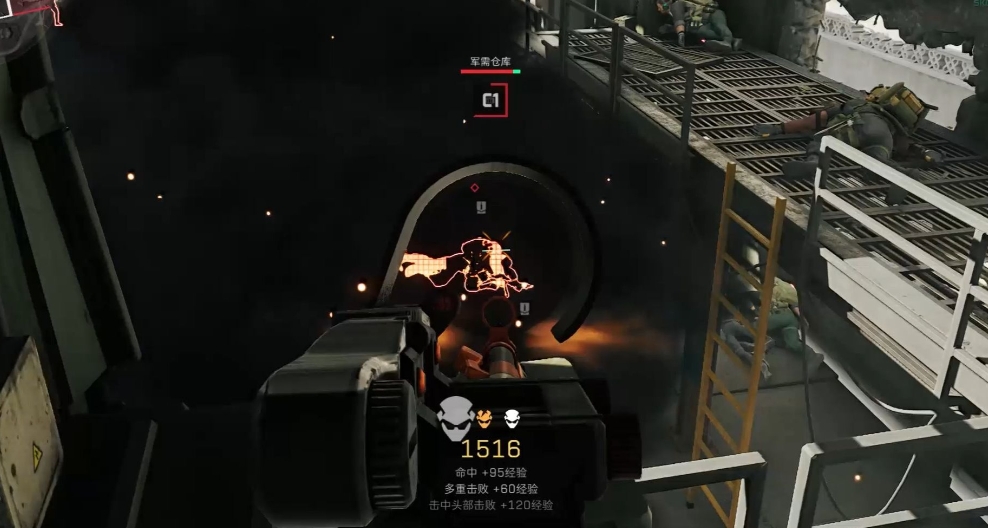
Task: Click the large white skull kill icon
Action: (x=455, y=416)
